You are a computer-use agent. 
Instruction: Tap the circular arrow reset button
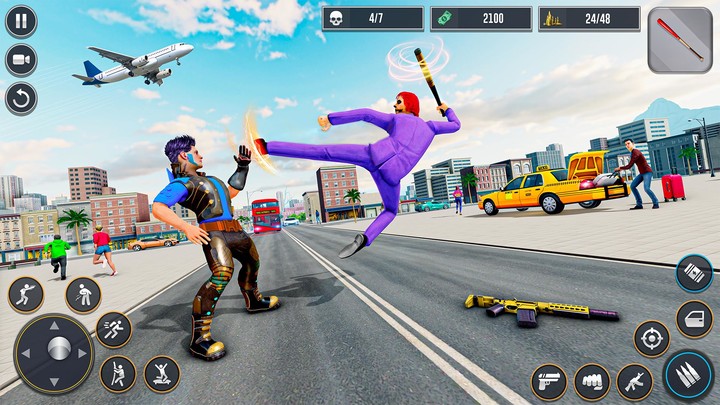[21, 98]
